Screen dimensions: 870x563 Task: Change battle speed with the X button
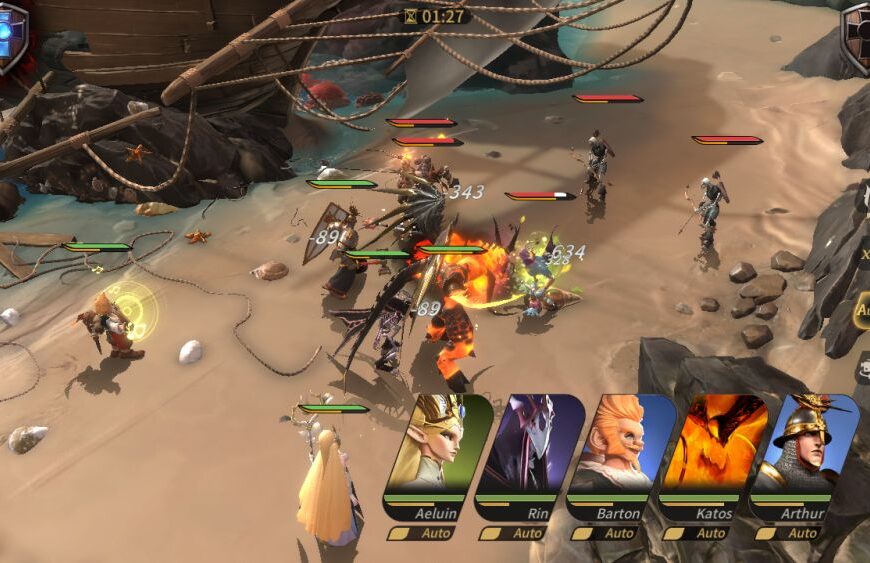point(863,256)
